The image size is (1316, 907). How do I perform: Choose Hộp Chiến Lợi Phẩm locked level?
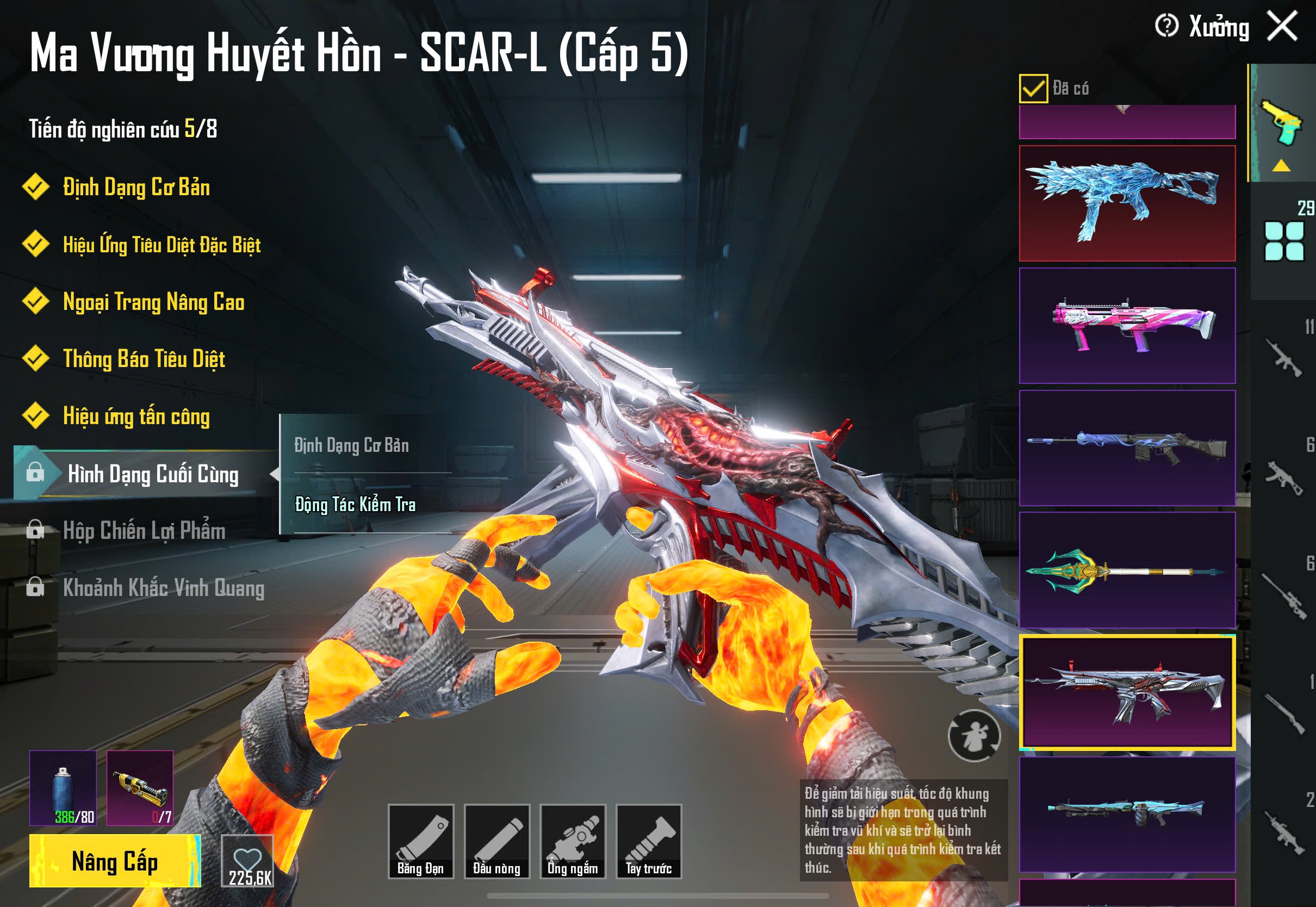[x=144, y=531]
